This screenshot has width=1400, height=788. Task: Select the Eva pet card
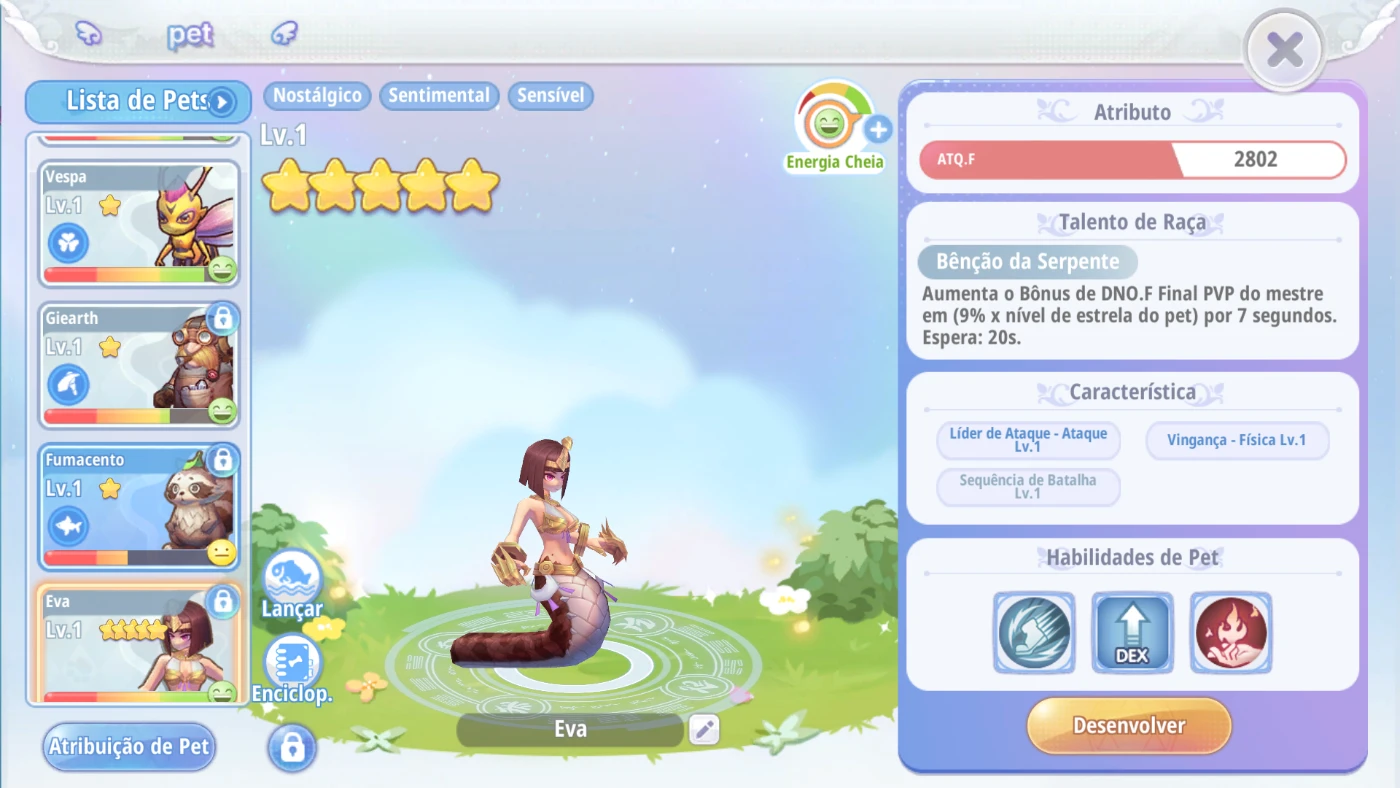(139, 643)
